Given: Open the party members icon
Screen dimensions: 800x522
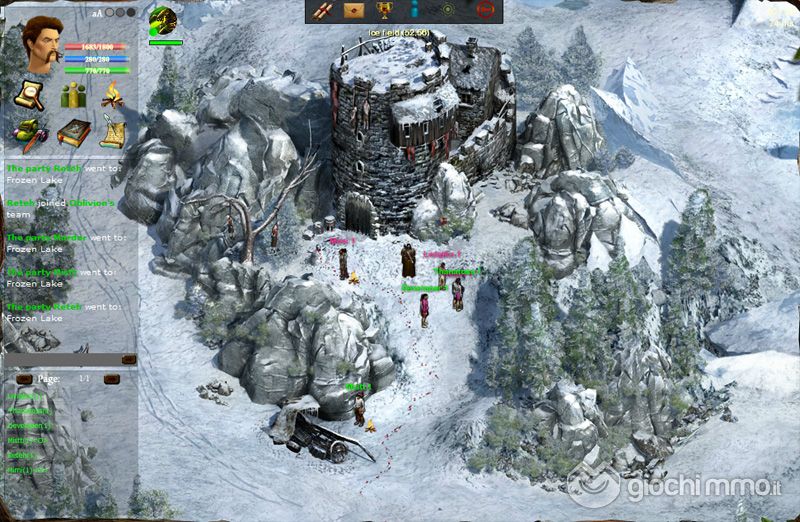Looking at the screenshot, I should (72, 95).
